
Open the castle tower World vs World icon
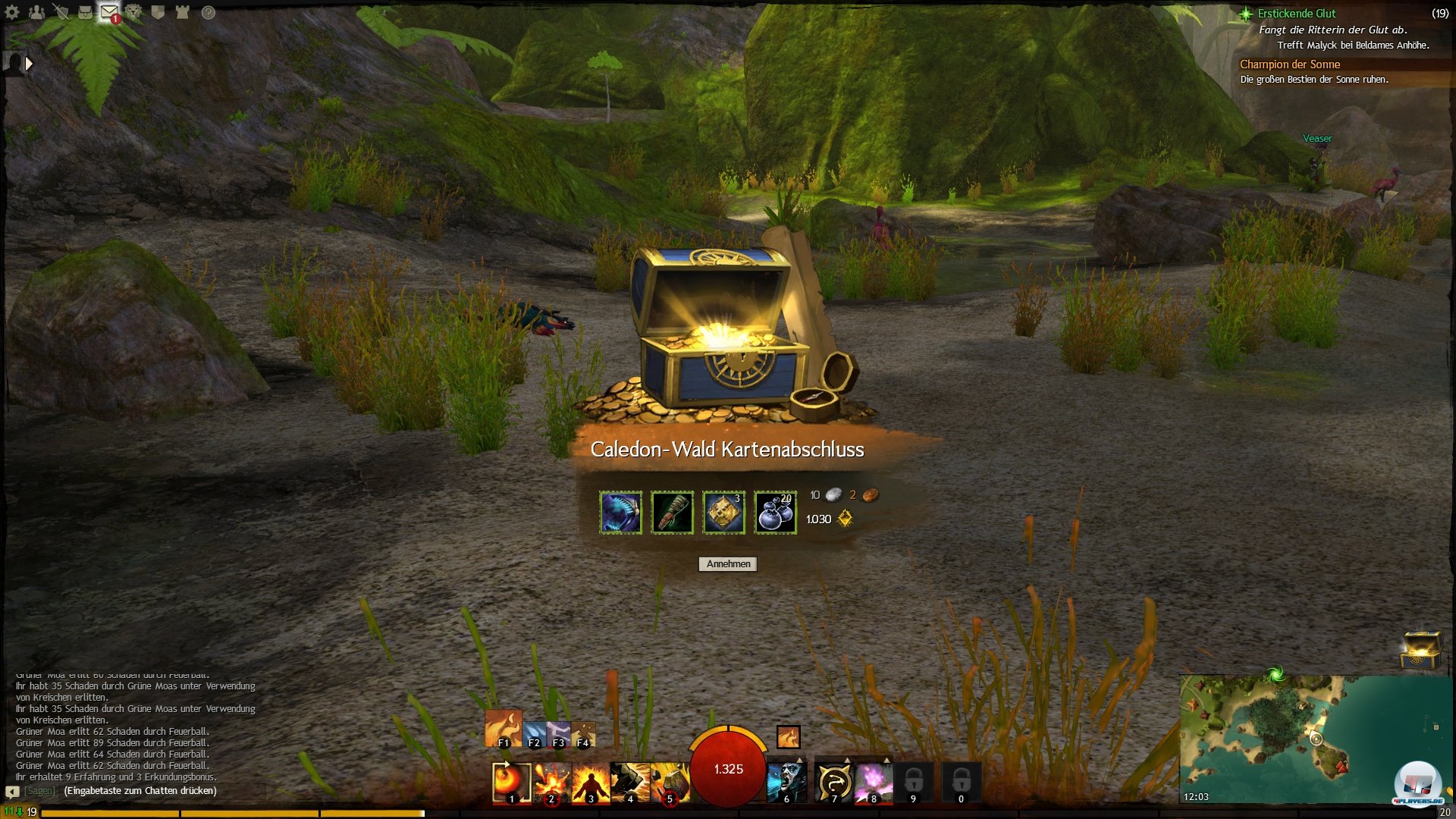182,12
